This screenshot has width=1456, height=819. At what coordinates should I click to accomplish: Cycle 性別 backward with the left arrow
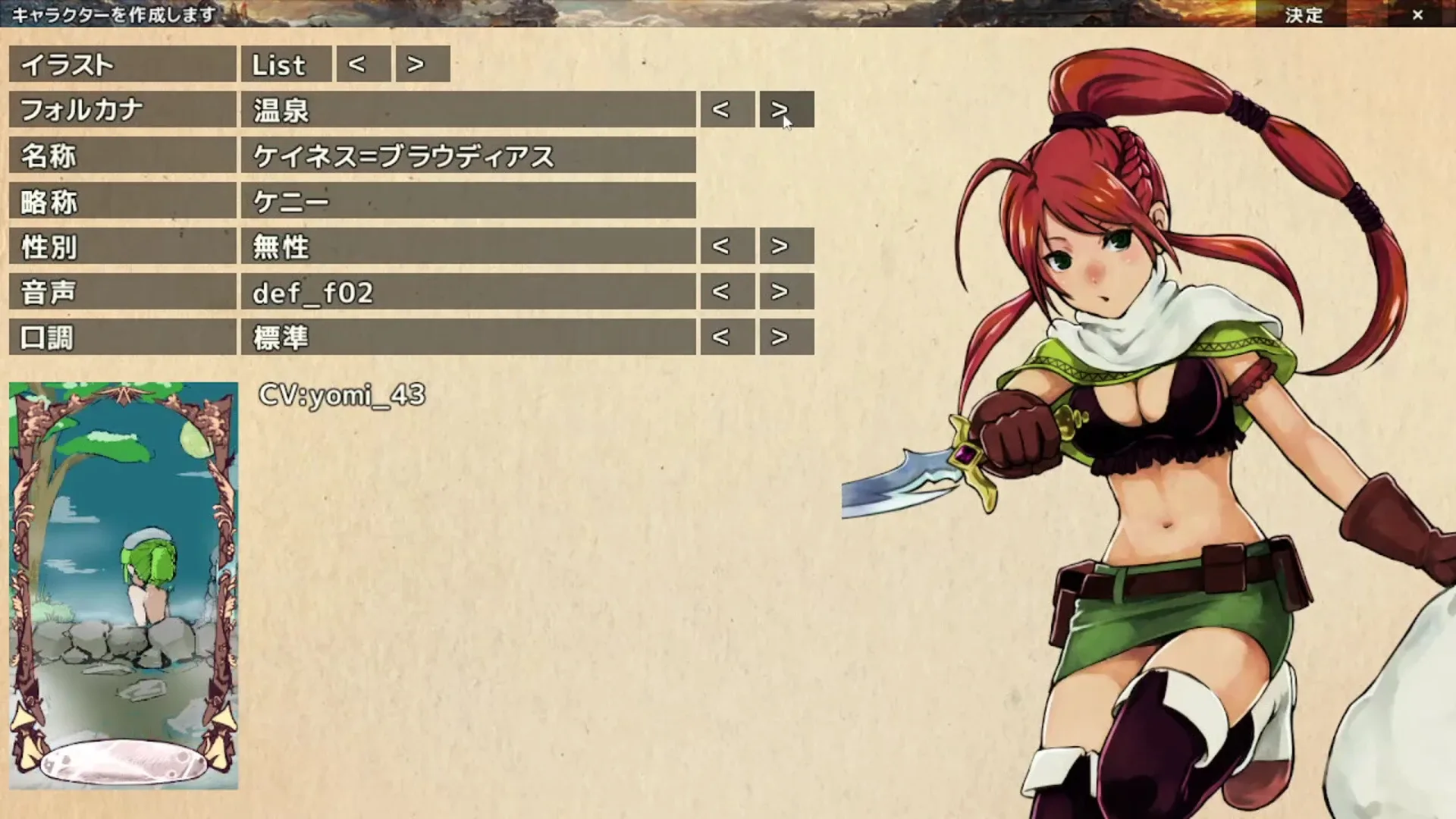pos(726,246)
